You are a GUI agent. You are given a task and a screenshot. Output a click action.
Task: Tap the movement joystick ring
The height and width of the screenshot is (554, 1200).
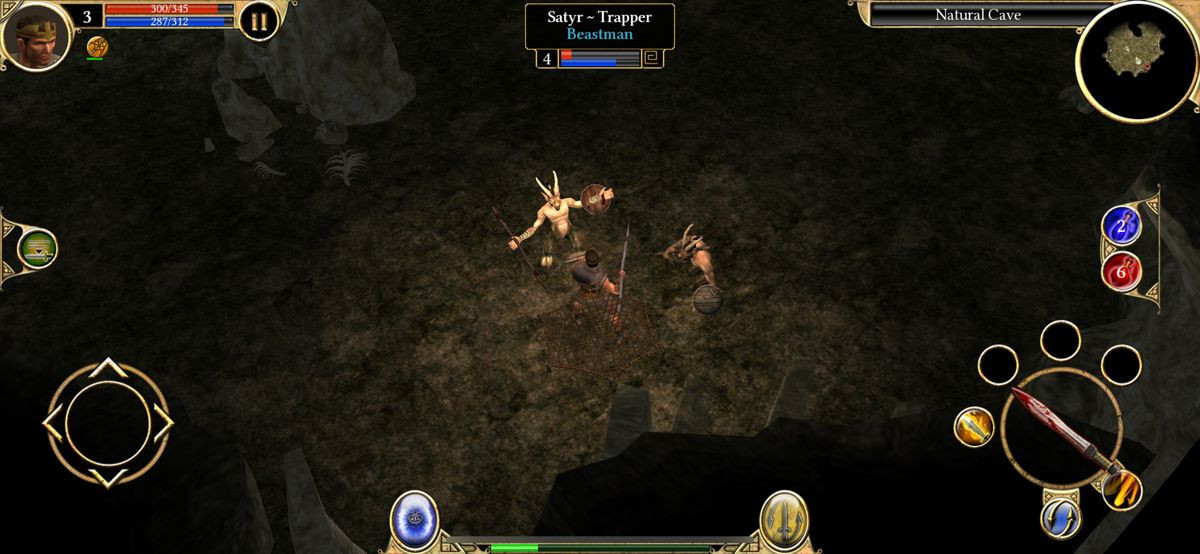pos(107,423)
